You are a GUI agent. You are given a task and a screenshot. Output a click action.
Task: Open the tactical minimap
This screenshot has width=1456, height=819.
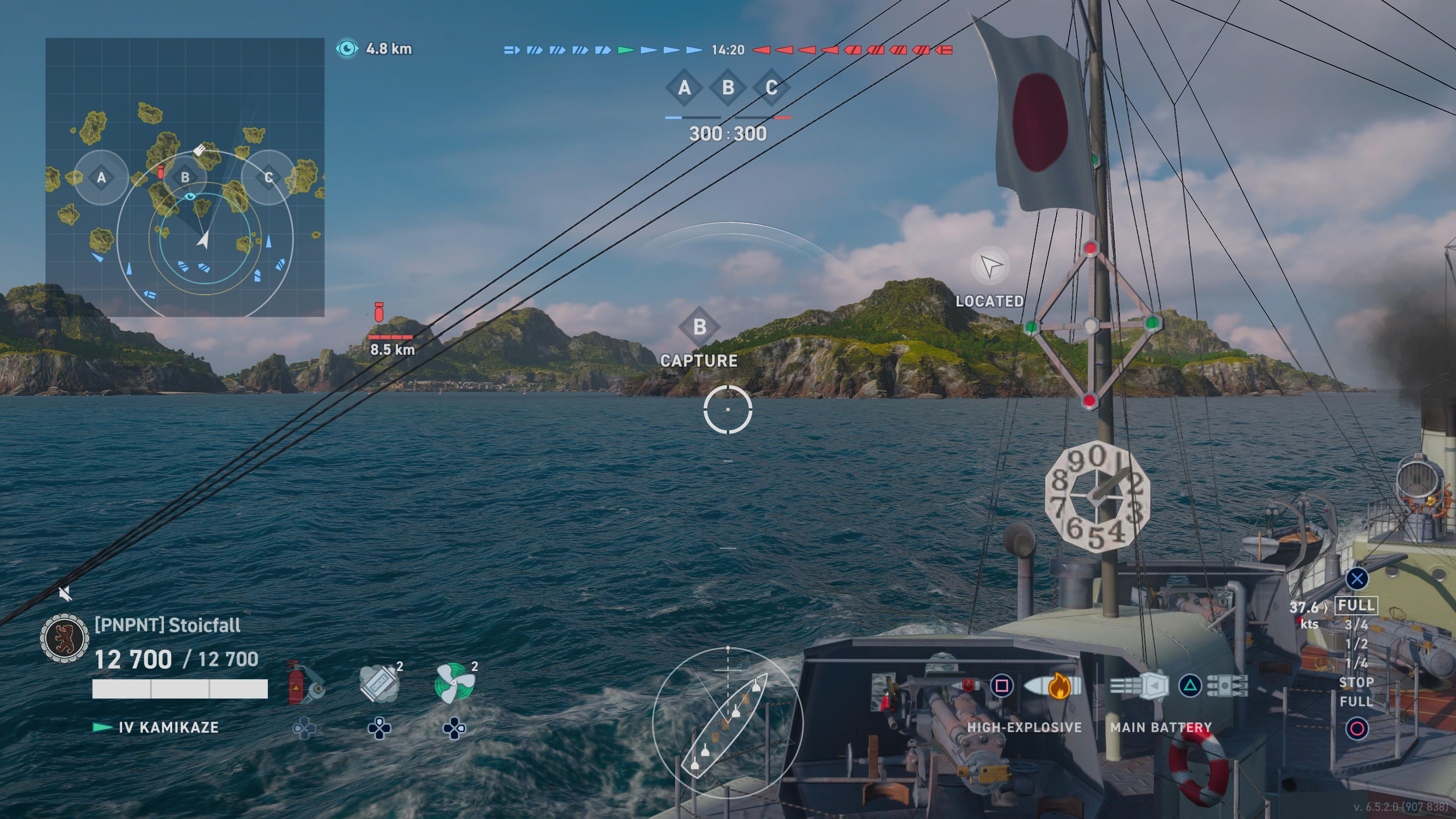tap(185, 177)
